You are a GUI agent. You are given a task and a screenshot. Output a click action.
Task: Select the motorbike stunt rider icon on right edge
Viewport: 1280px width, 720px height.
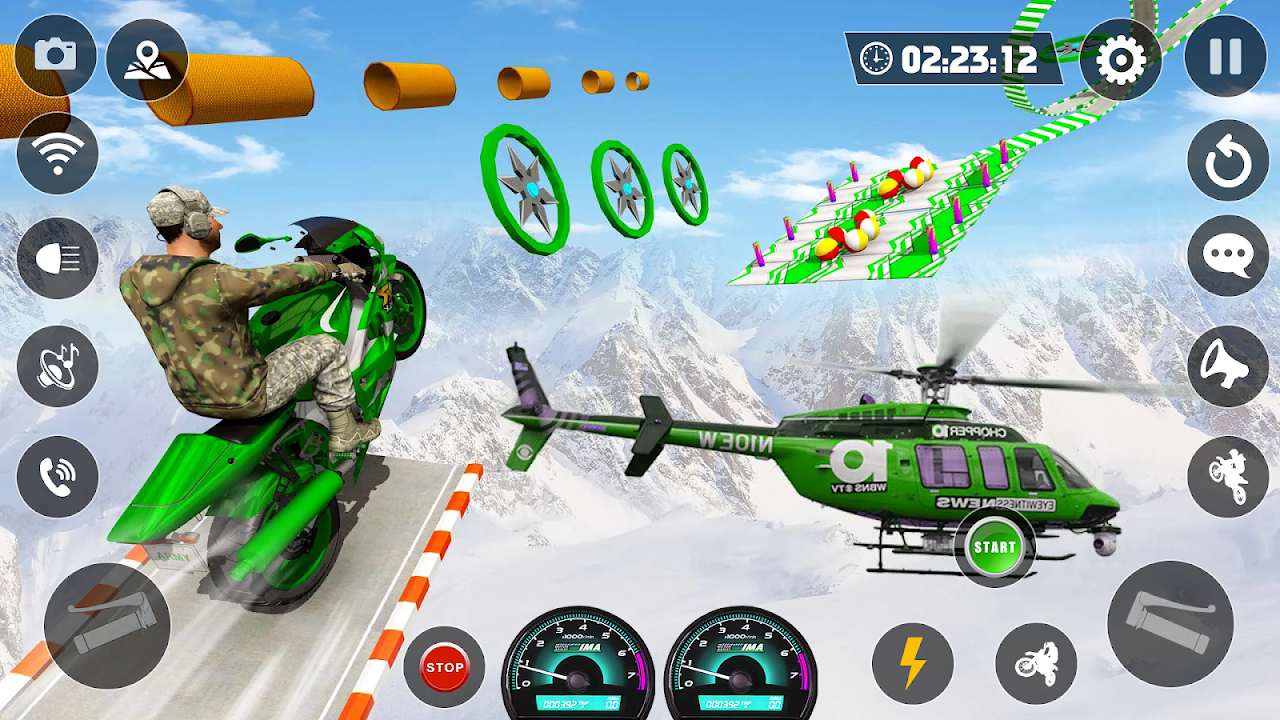coord(1228,476)
